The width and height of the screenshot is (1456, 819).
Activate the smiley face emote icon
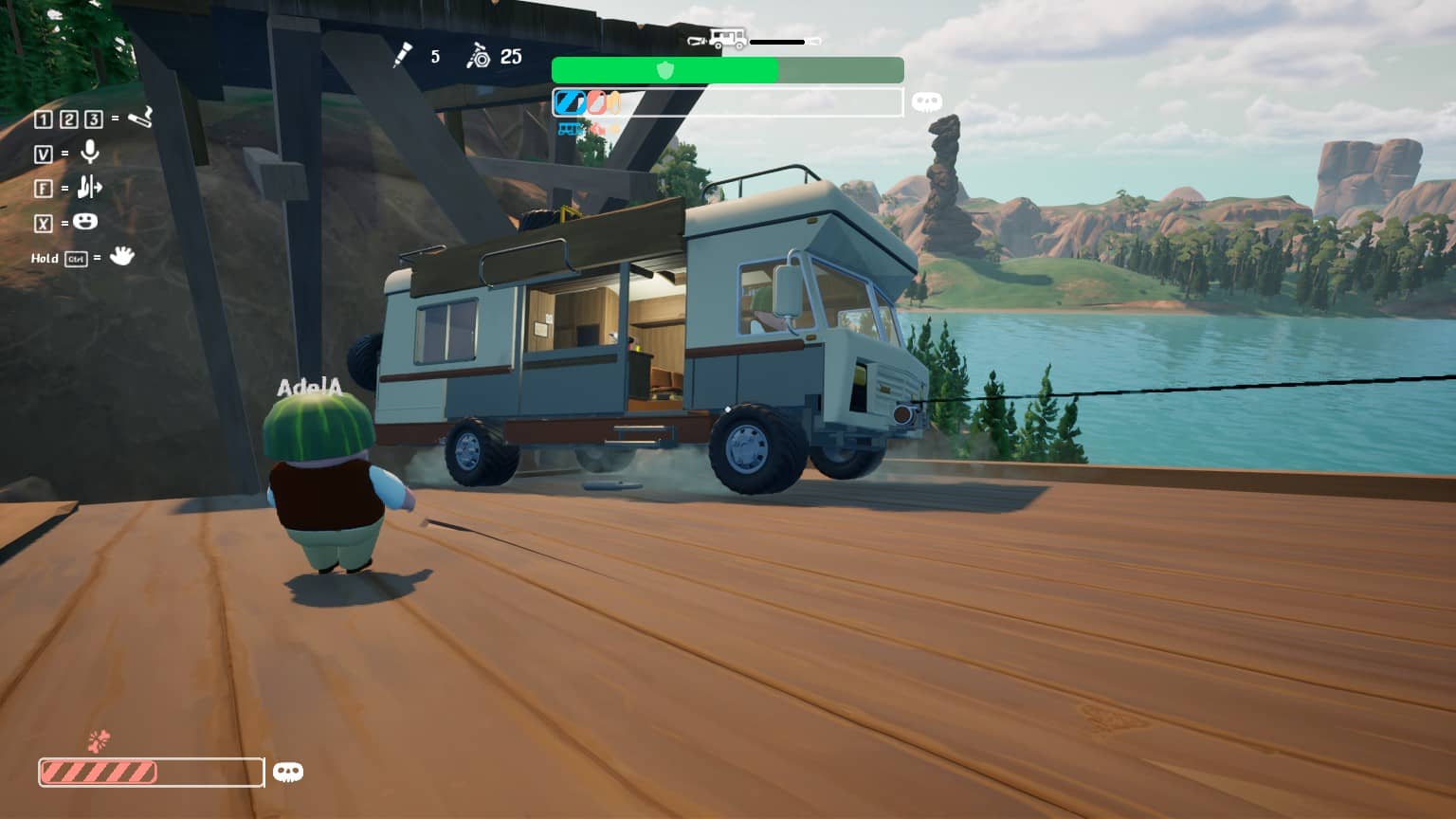pyautogui.click(x=85, y=222)
